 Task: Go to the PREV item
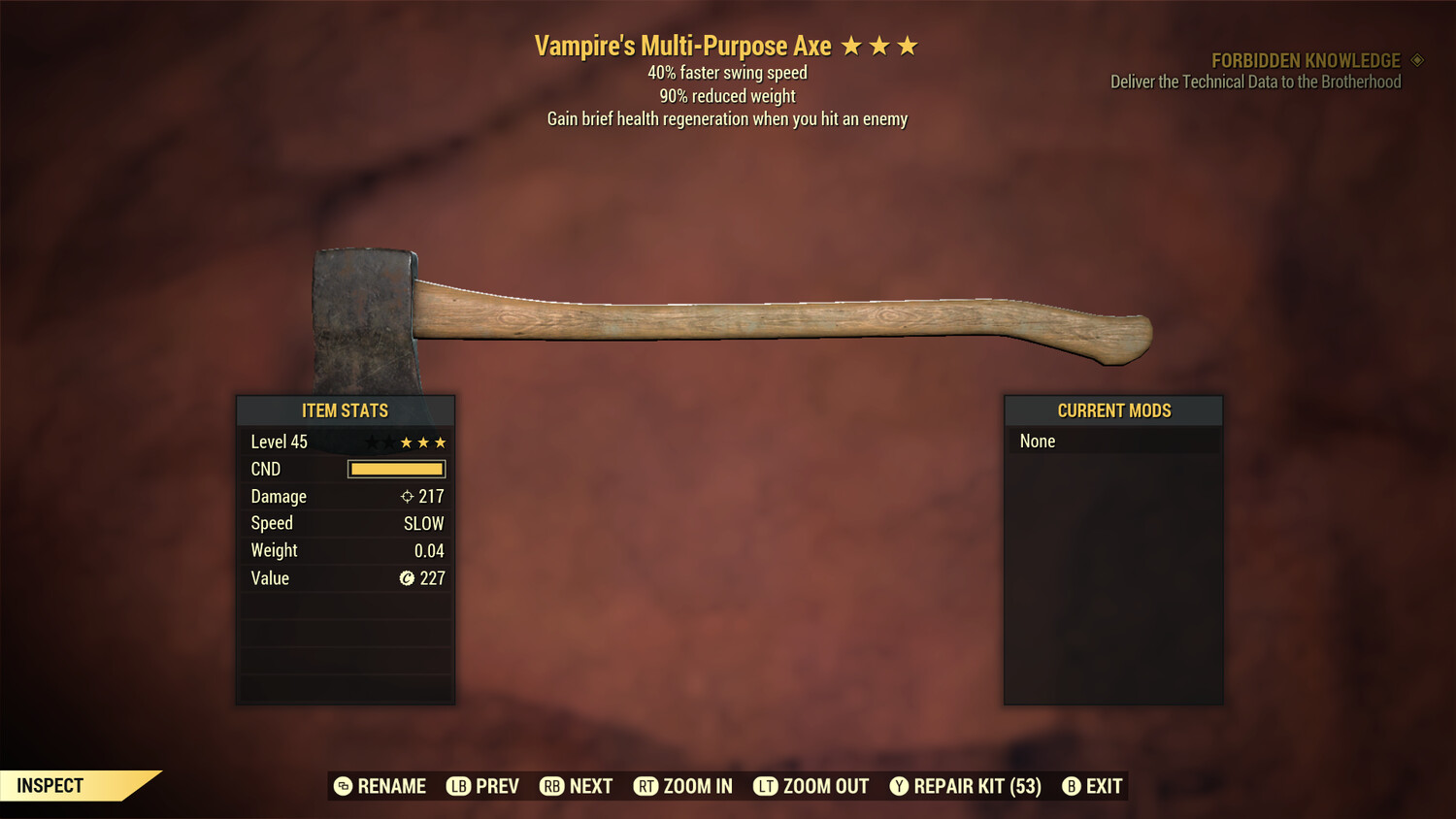[483, 786]
